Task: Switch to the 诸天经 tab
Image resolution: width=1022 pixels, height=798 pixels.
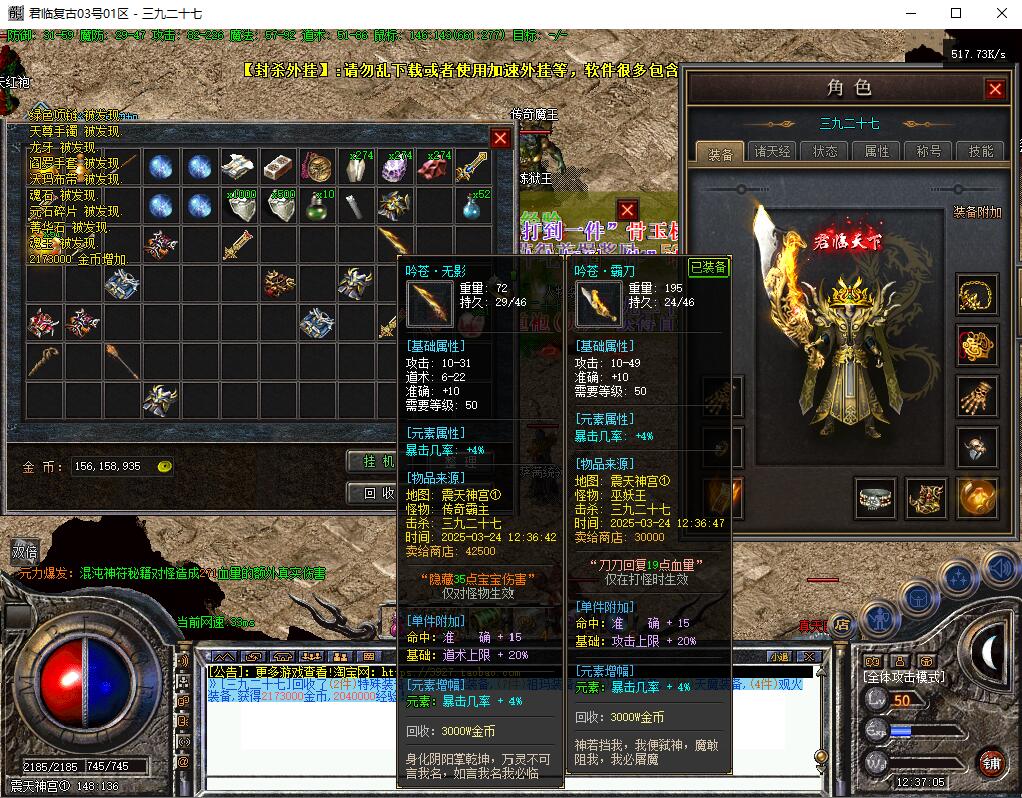Action: (773, 152)
